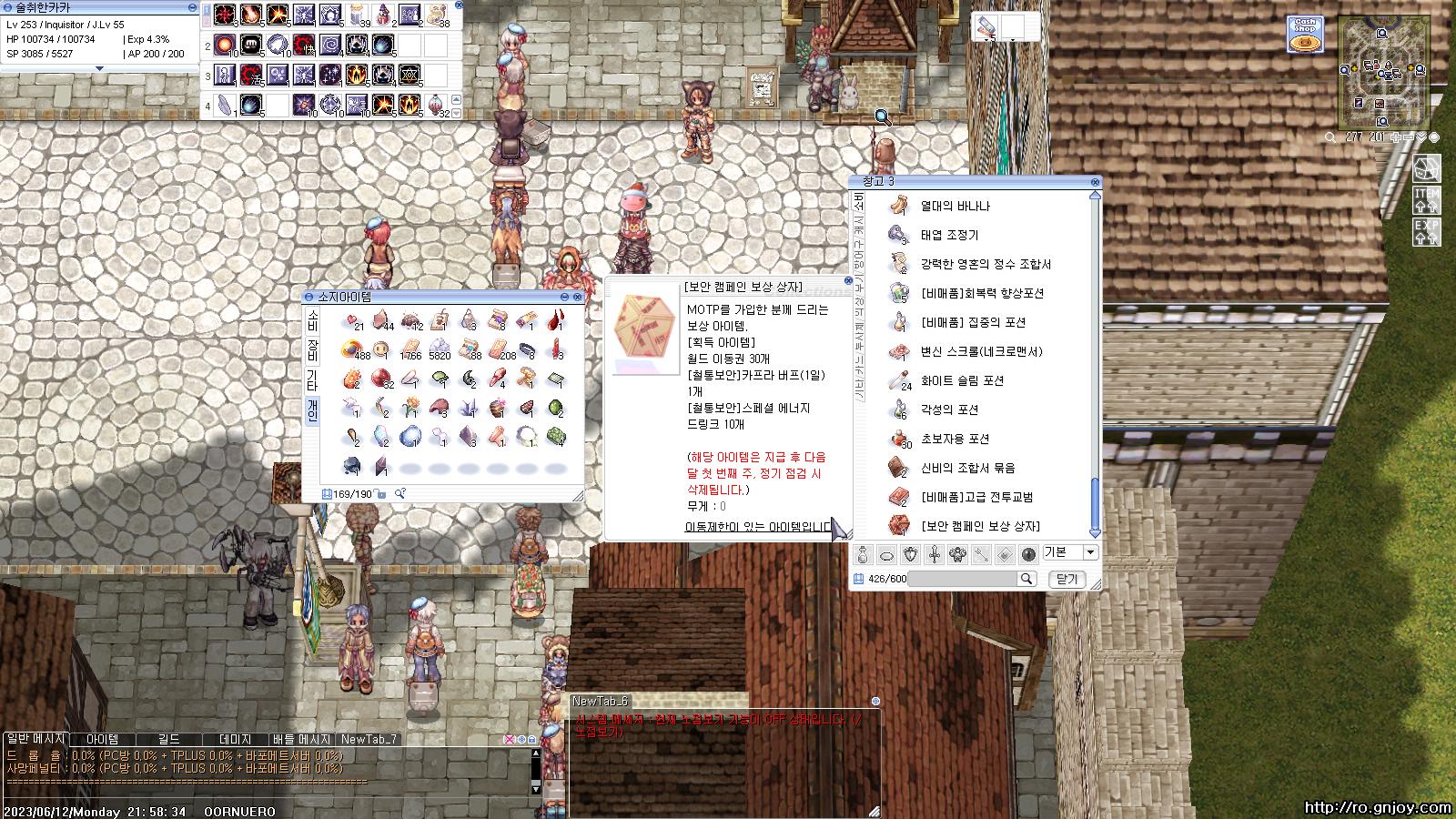This screenshot has width=1456, height=819.
Task: Click the storage search text field
Action: click(x=962, y=579)
